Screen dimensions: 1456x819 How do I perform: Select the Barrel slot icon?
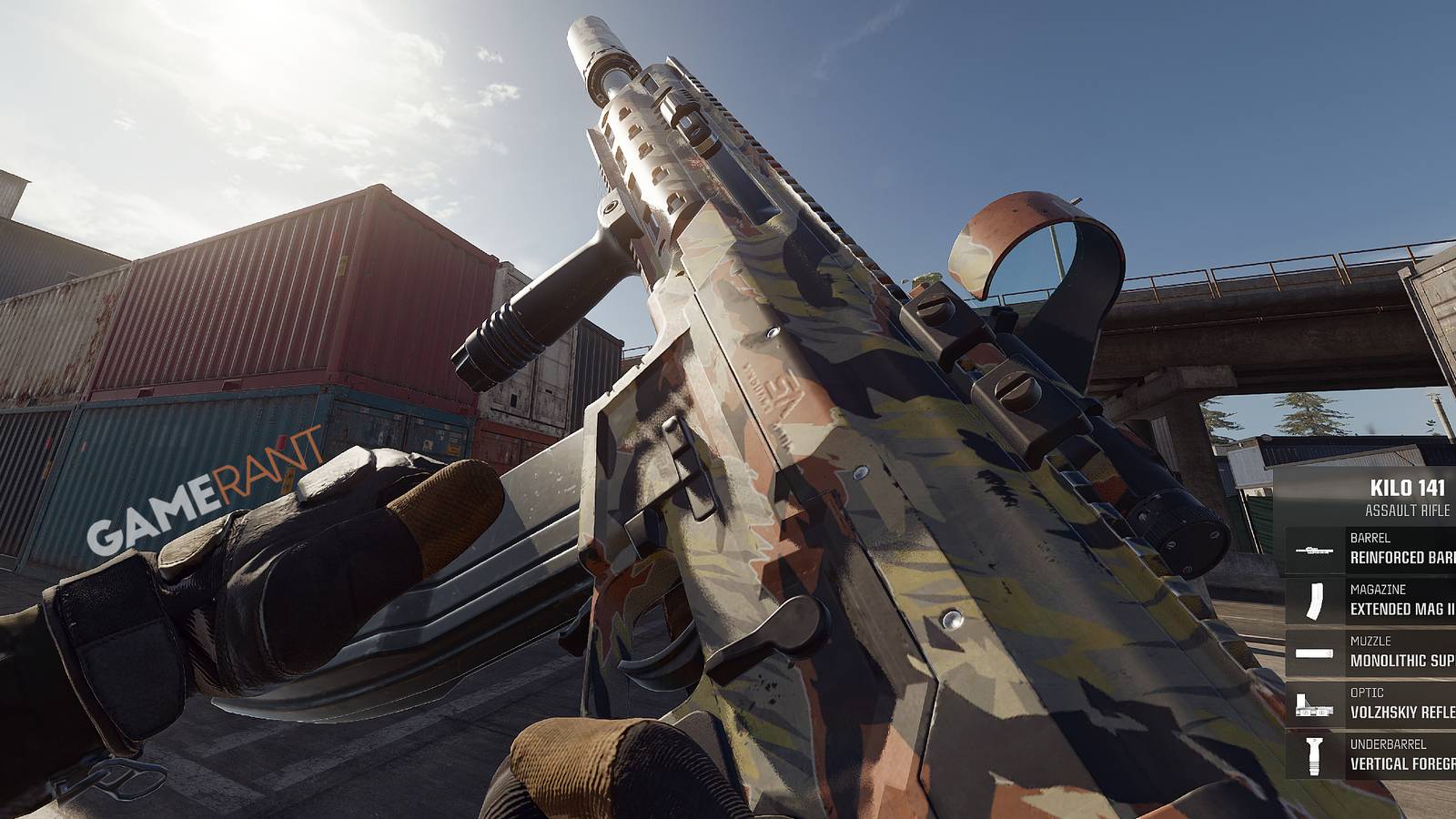point(1313,550)
